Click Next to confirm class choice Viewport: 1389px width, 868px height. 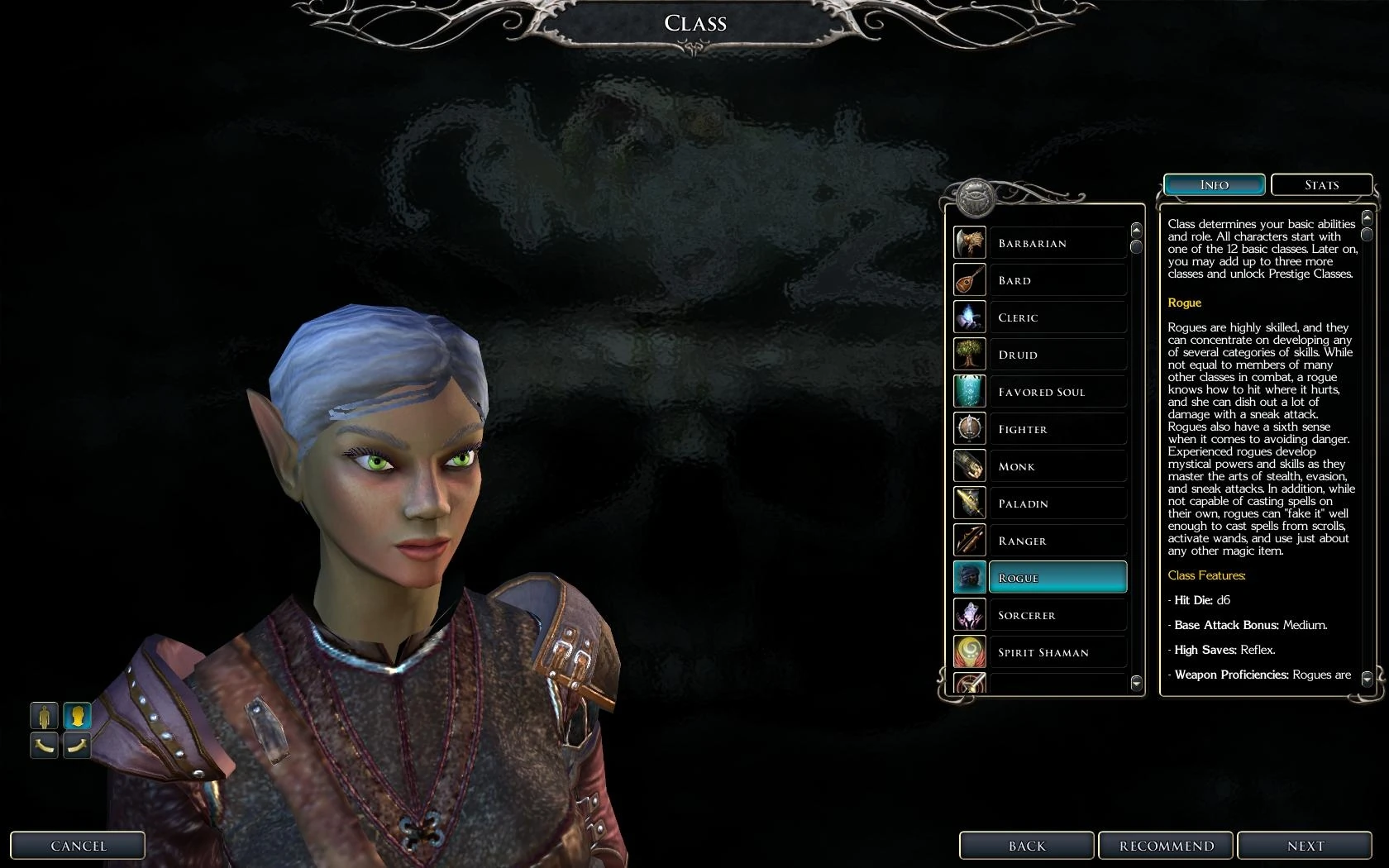(x=1305, y=846)
